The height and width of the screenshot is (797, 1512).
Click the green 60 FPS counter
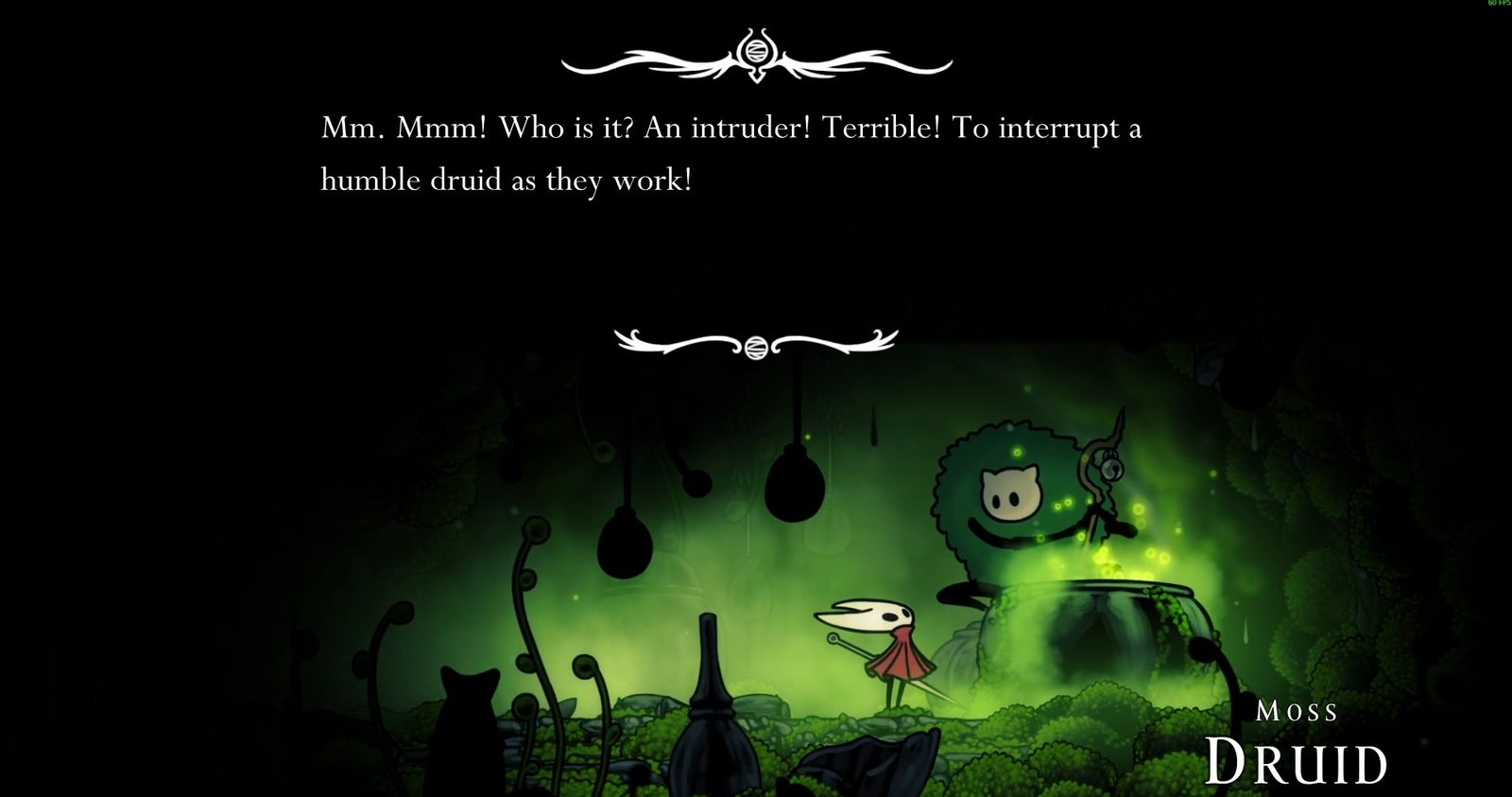coord(1498,6)
